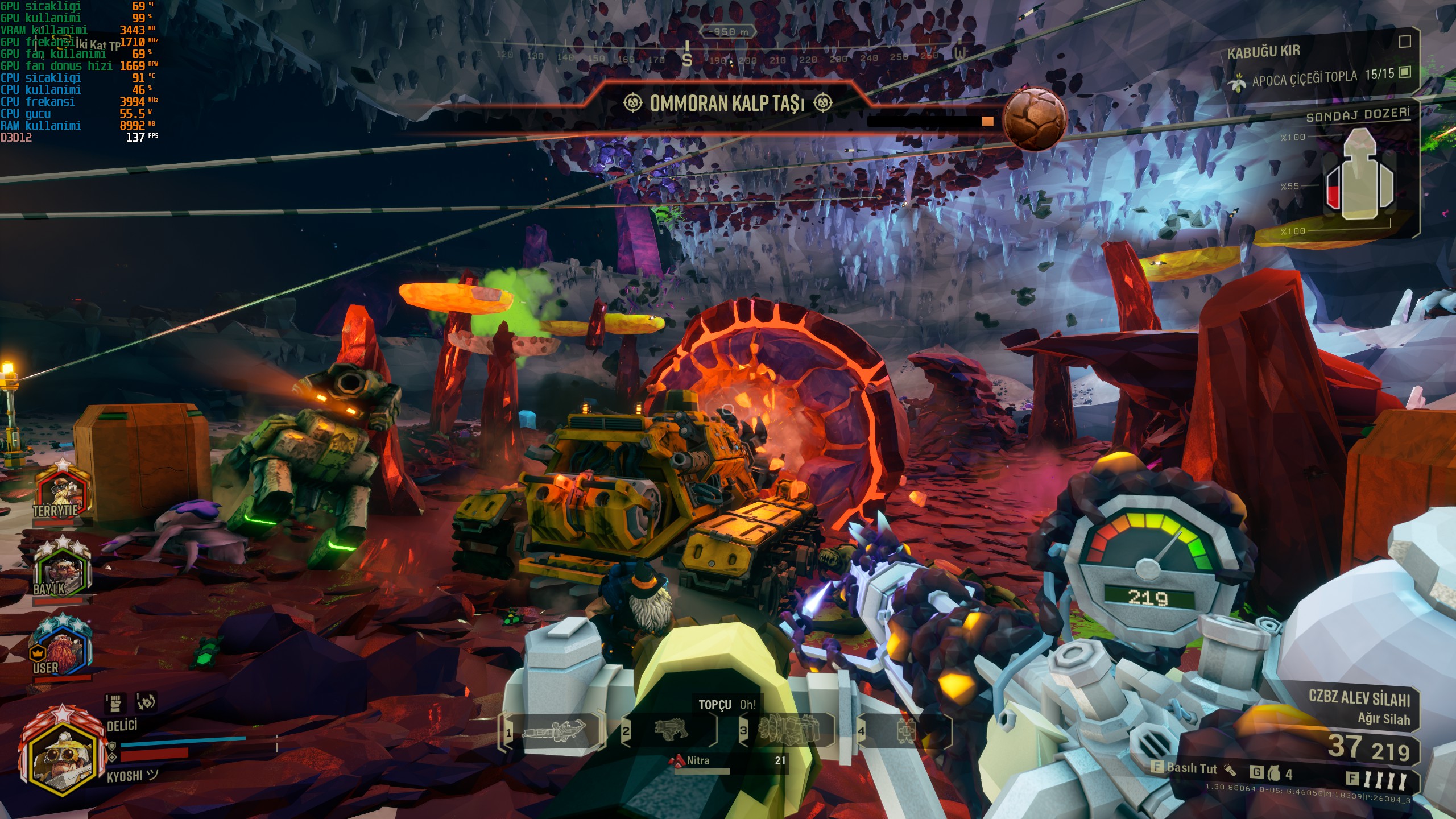This screenshot has width=1456, height=819.
Task: Activate the revive perk icon with arrows
Action: click(145, 703)
